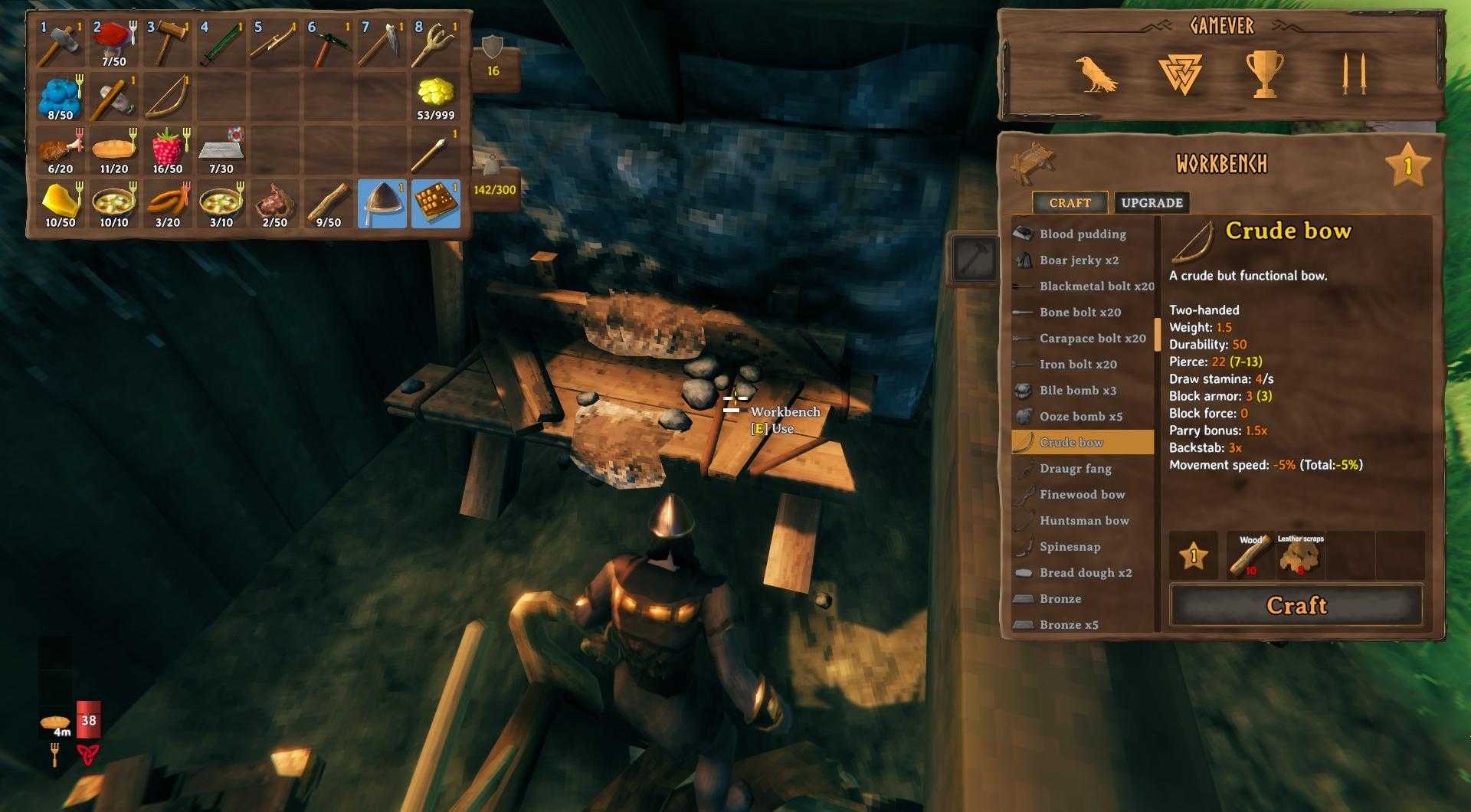Click the repair hammer button

(975, 260)
